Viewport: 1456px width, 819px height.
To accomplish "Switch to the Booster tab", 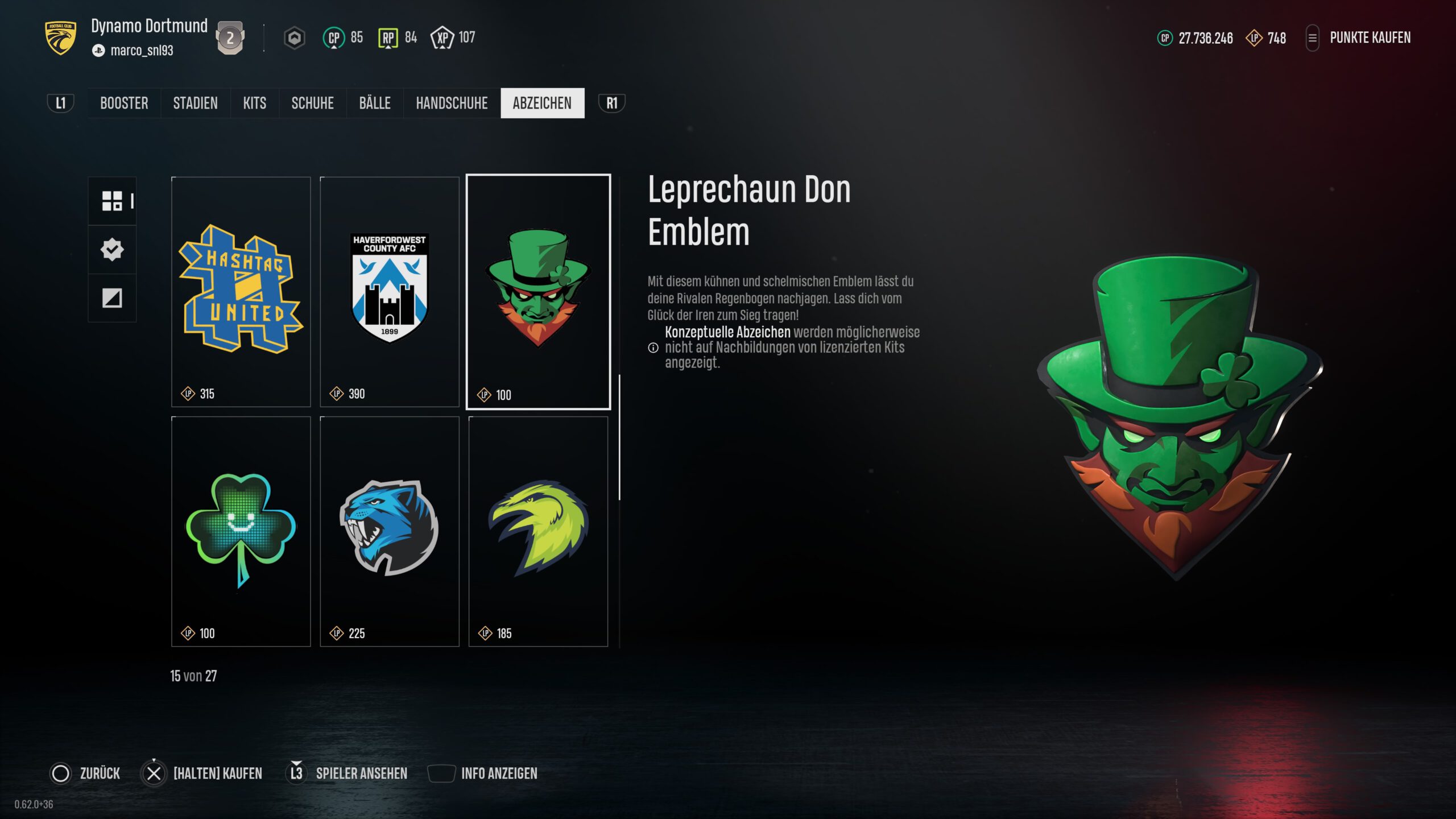I will (x=124, y=103).
